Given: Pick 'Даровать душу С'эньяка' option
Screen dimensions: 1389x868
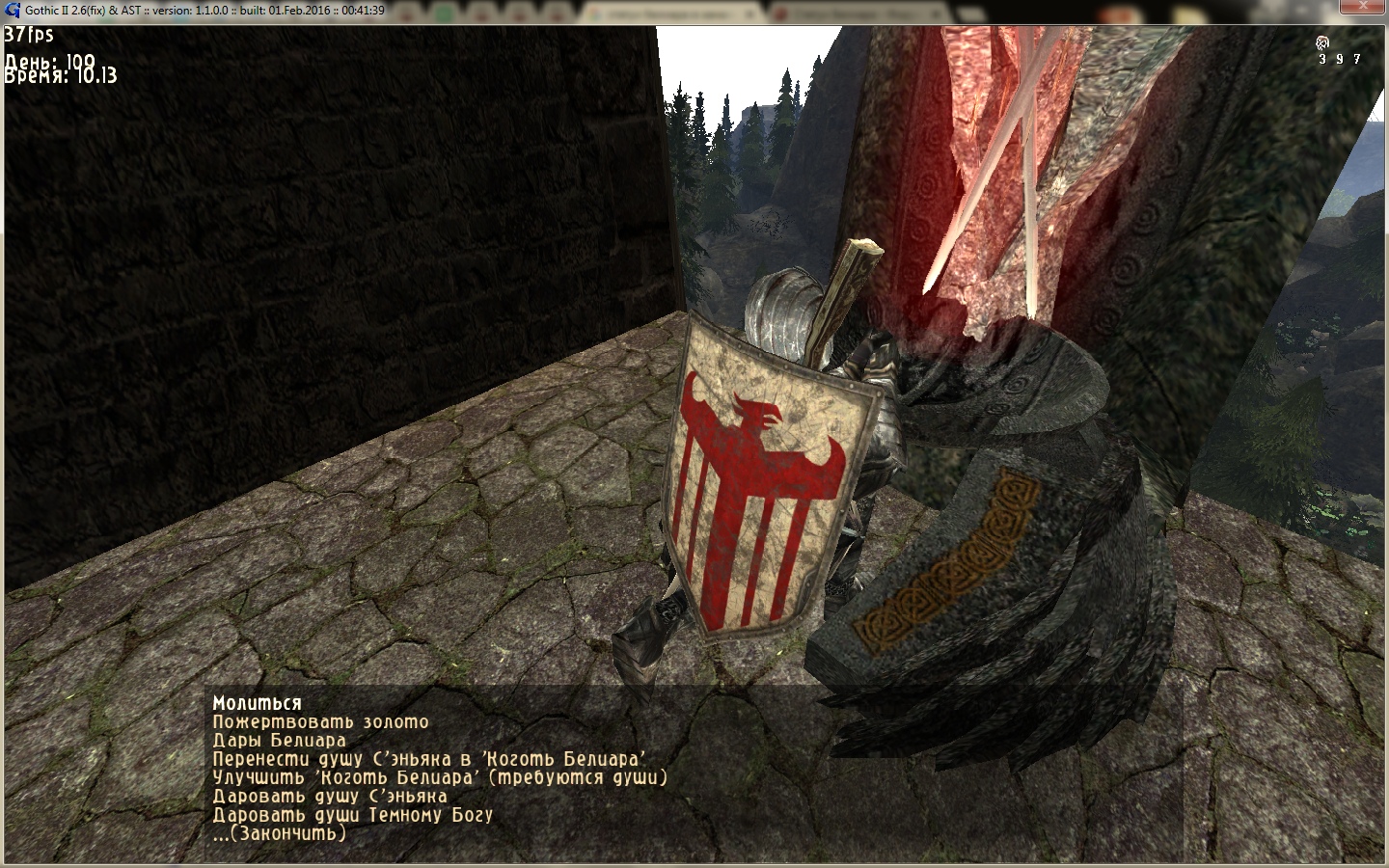Looking at the screenshot, I should pos(330,796).
